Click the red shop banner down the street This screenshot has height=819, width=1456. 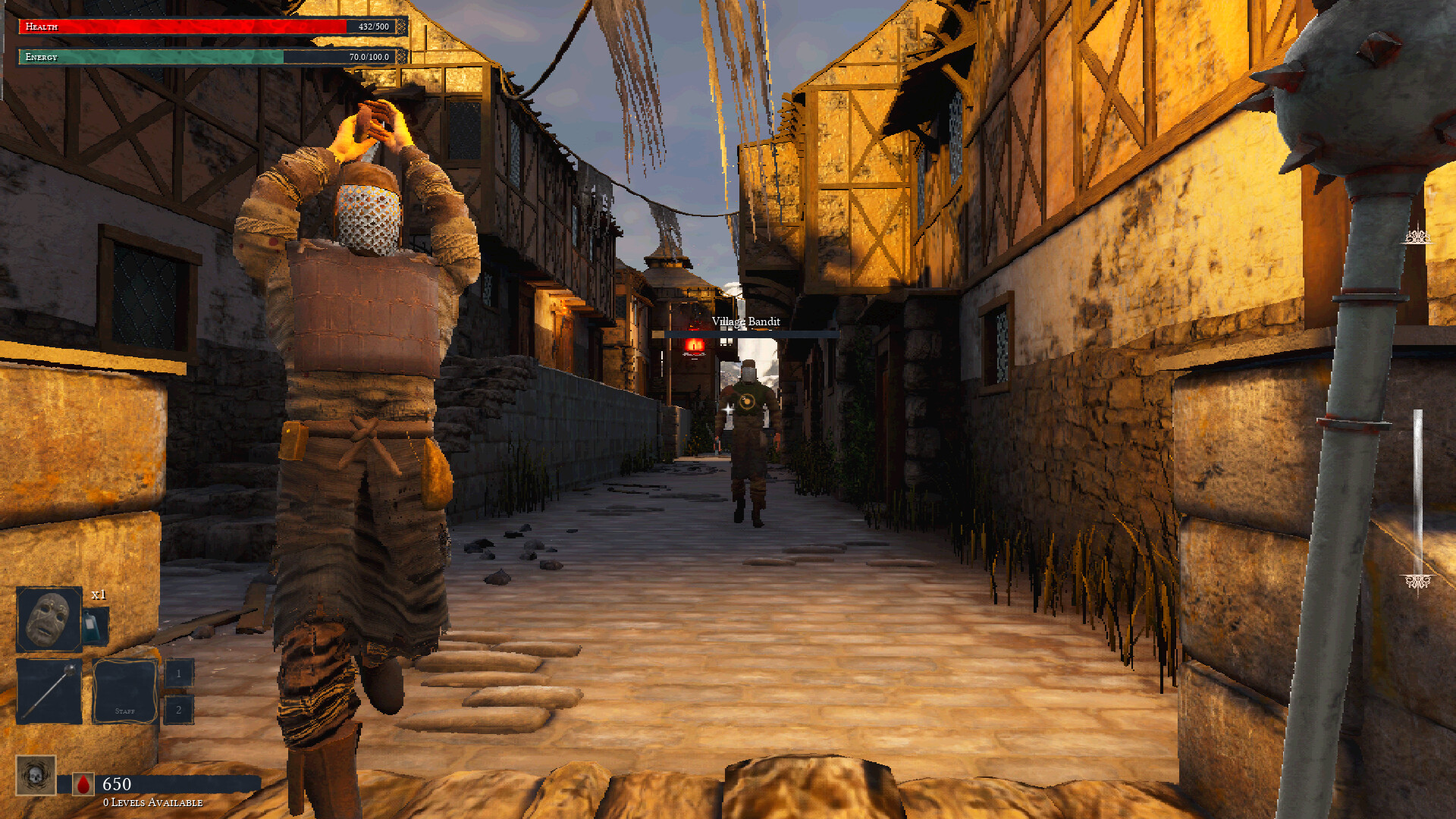[694, 346]
